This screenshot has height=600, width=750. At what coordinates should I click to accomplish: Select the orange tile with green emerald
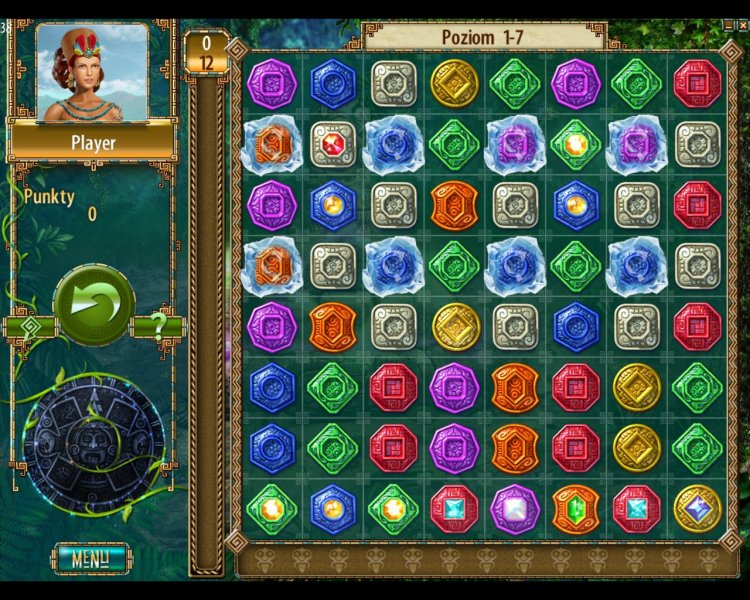point(575,509)
